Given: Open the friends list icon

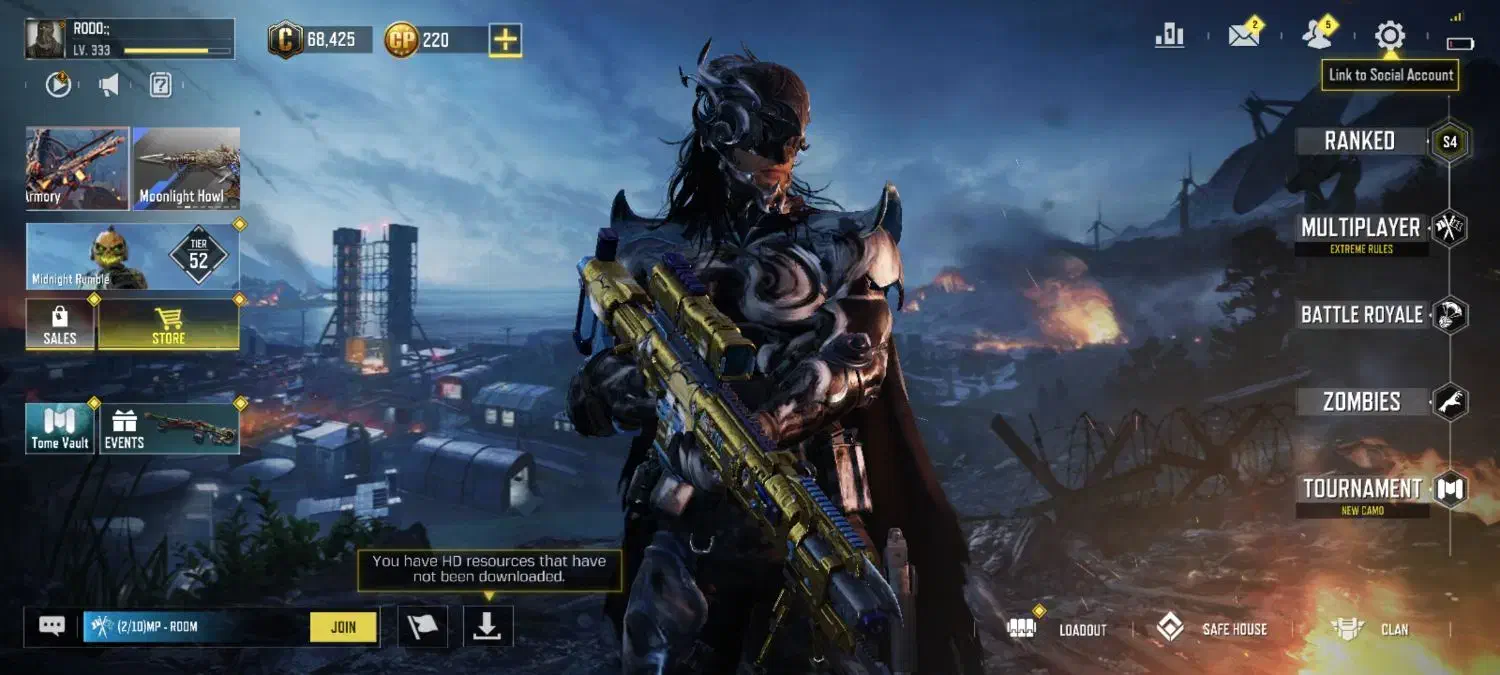Looking at the screenshot, I should 1317,37.
